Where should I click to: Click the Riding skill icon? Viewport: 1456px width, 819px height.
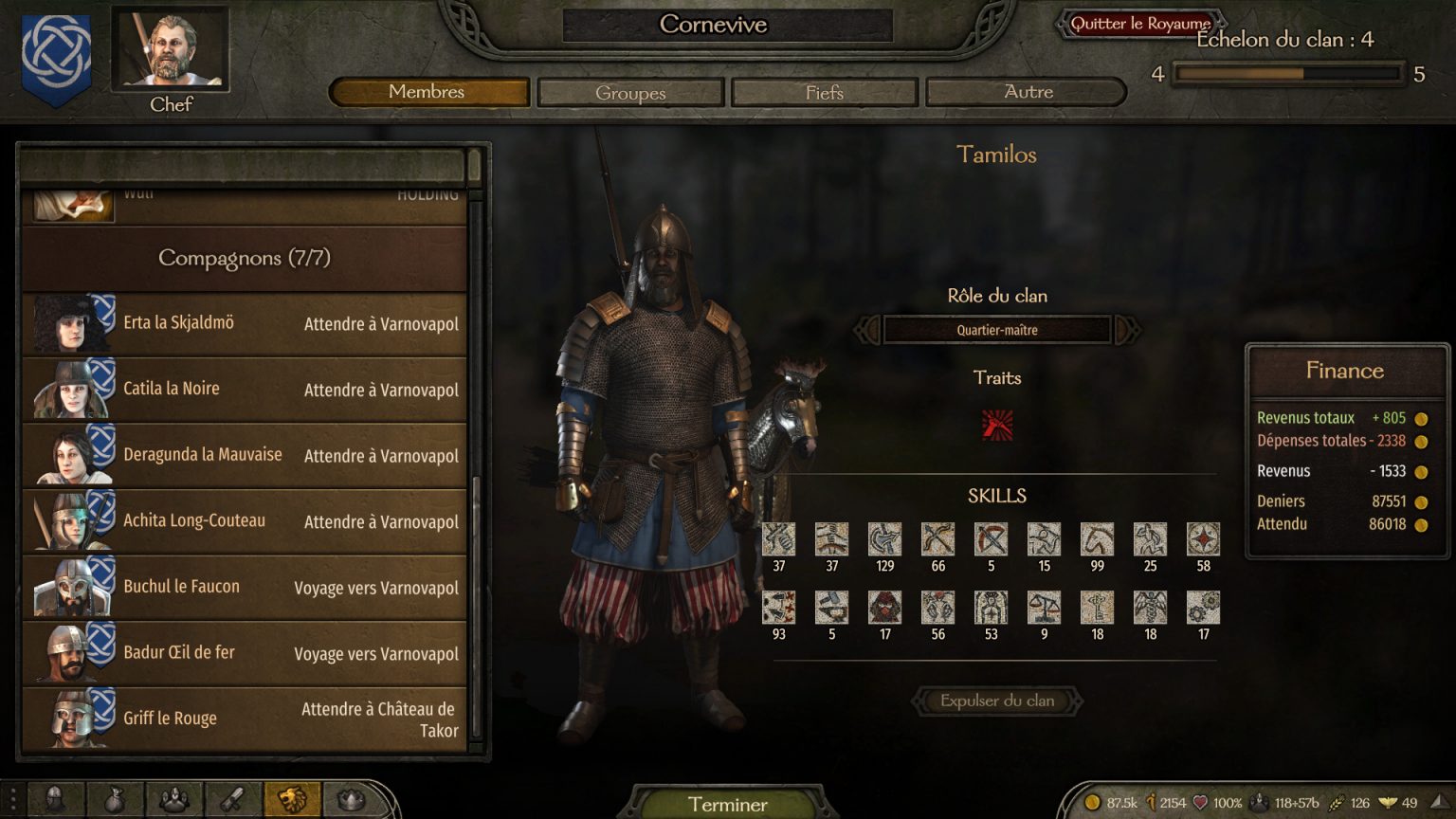pos(1097,540)
